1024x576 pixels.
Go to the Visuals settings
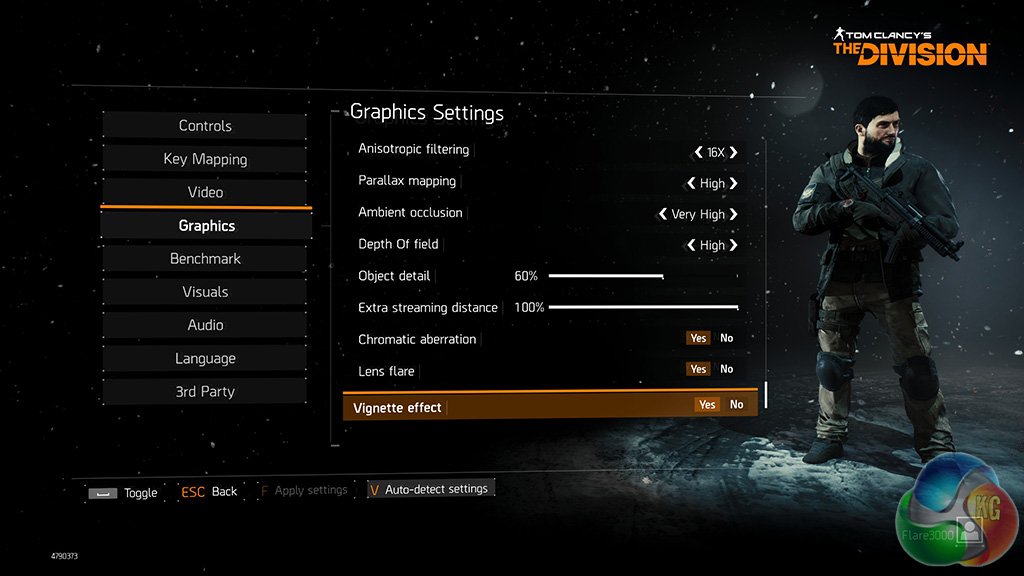[205, 292]
